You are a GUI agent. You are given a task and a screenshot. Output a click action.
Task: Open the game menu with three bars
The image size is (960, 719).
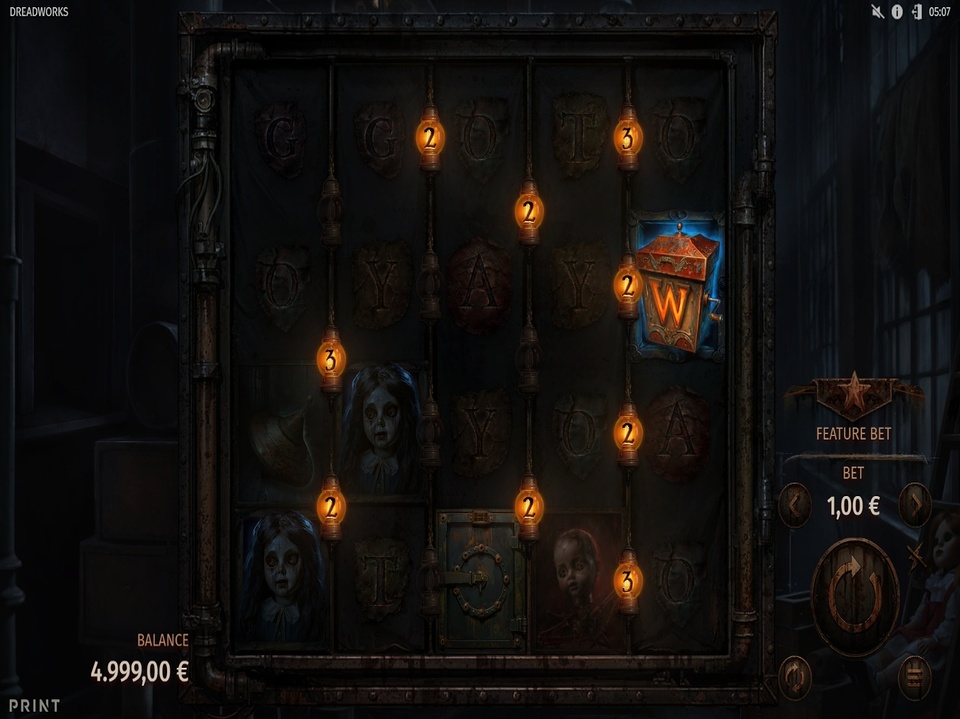coord(913,677)
